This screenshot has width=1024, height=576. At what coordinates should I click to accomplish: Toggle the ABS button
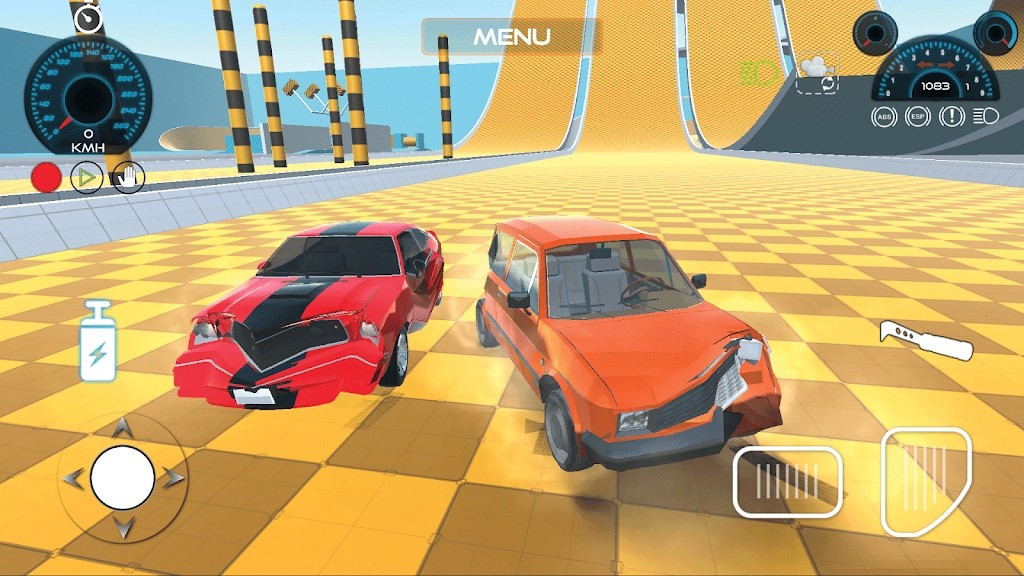click(x=883, y=117)
